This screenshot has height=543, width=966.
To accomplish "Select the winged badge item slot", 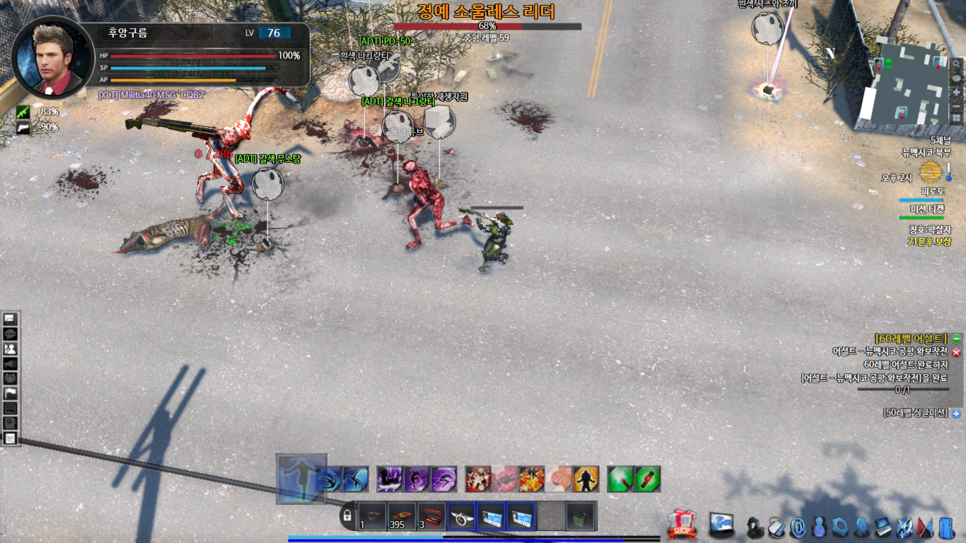I will (x=461, y=517).
